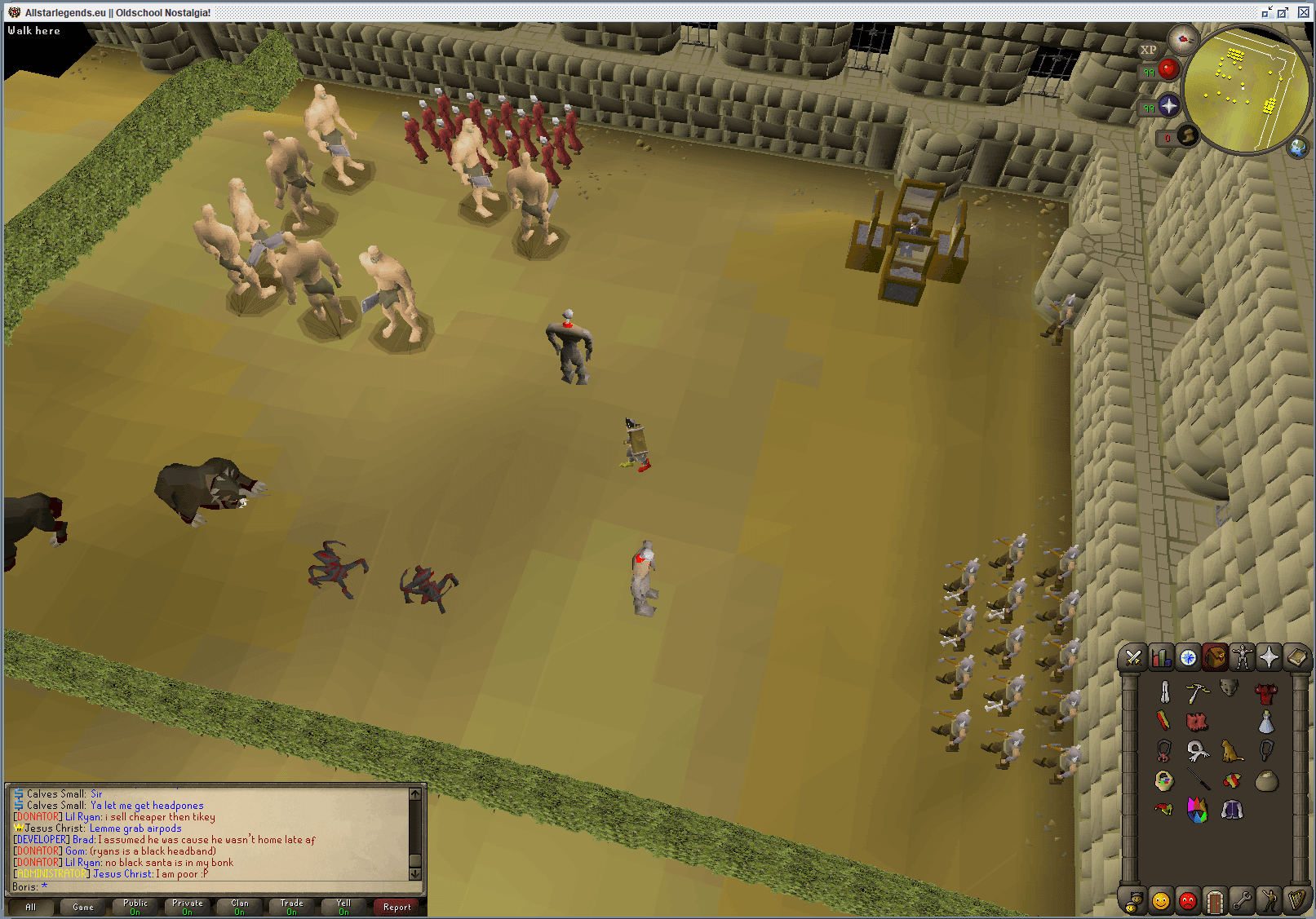The height and width of the screenshot is (919, 1316).
Task: Open the Music player harp tab
Action: pyautogui.click(x=1297, y=902)
